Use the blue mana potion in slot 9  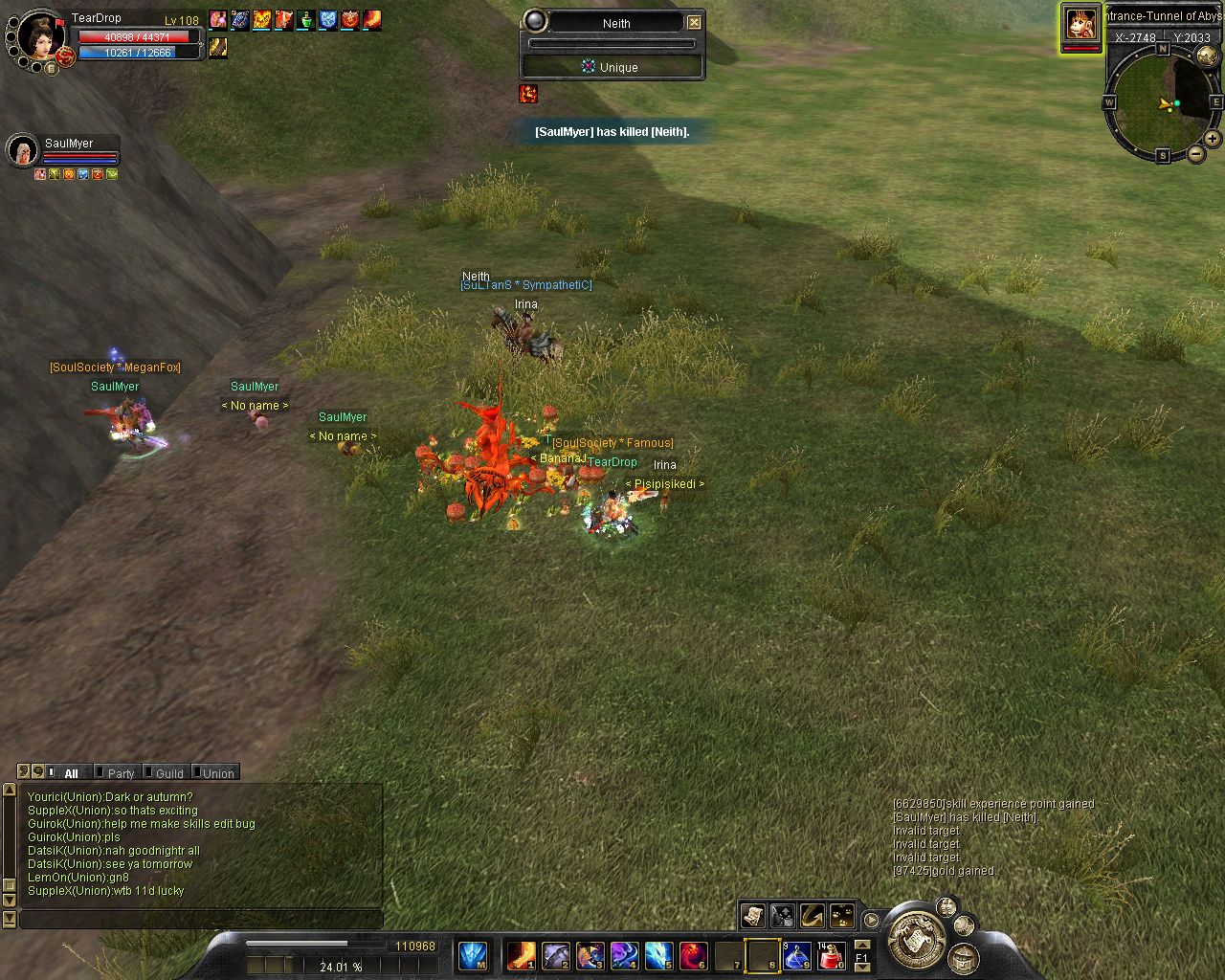click(x=797, y=955)
